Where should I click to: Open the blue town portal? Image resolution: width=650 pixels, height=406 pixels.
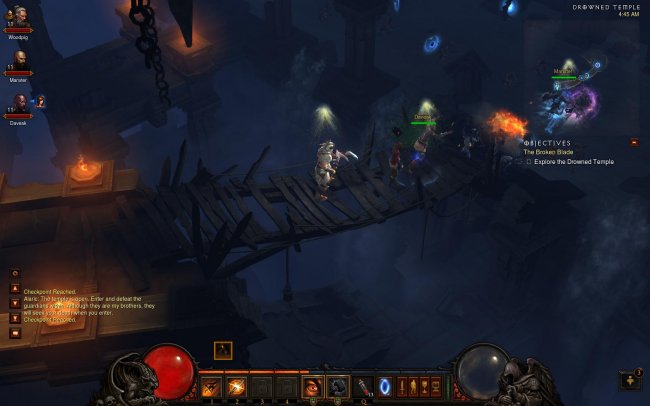pos(385,386)
